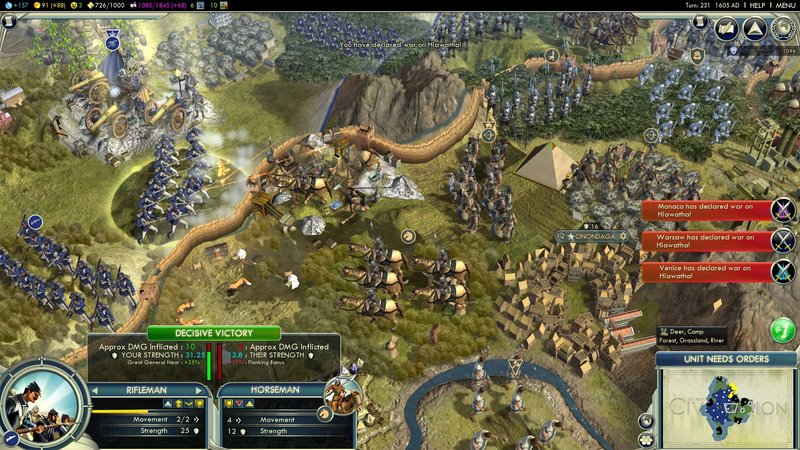
Task: Select the Warsaw war declaration notification
Action: (708, 241)
